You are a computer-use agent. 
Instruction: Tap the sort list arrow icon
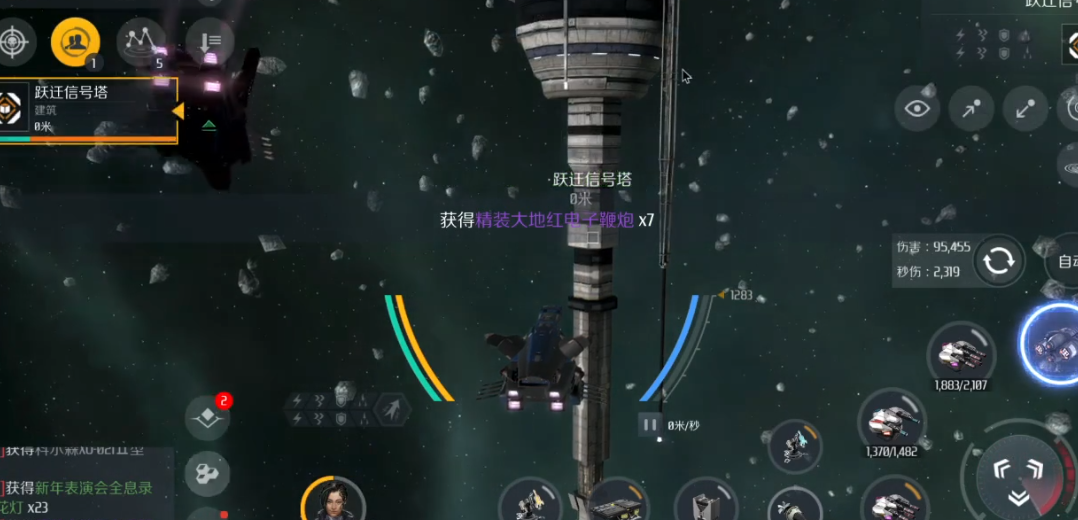pyautogui.click(x=209, y=42)
